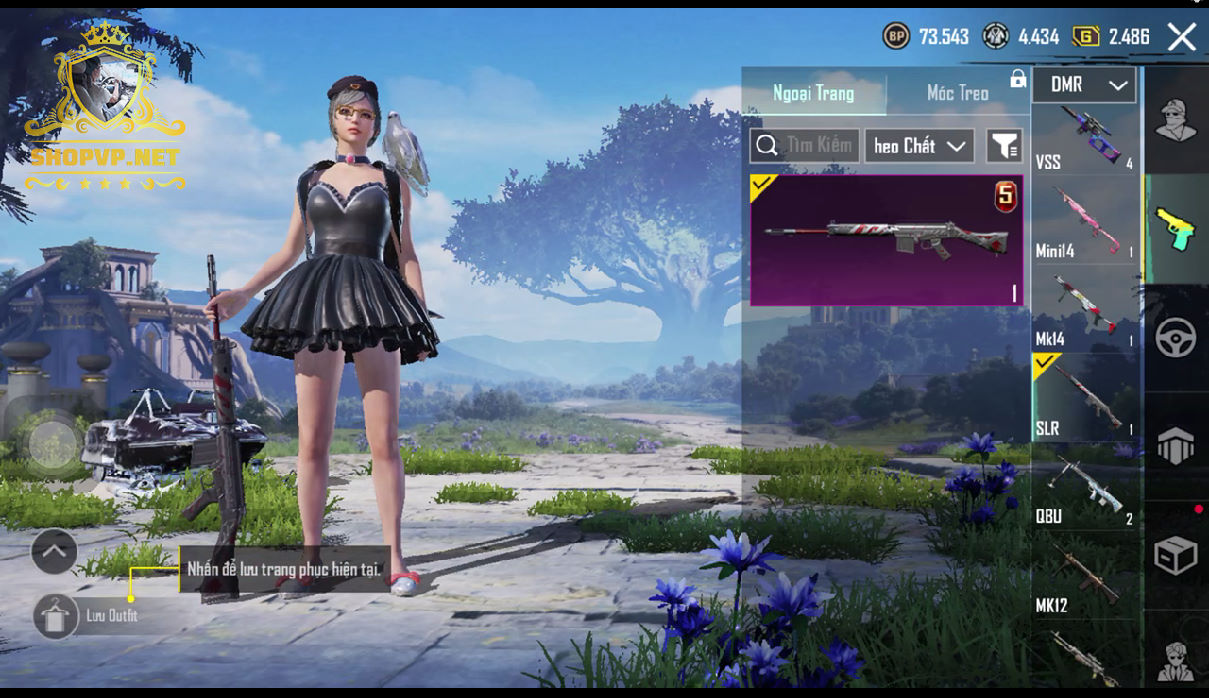This screenshot has height=698, width=1209.
Task: Open the crate box category
Action: click(1176, 556)
